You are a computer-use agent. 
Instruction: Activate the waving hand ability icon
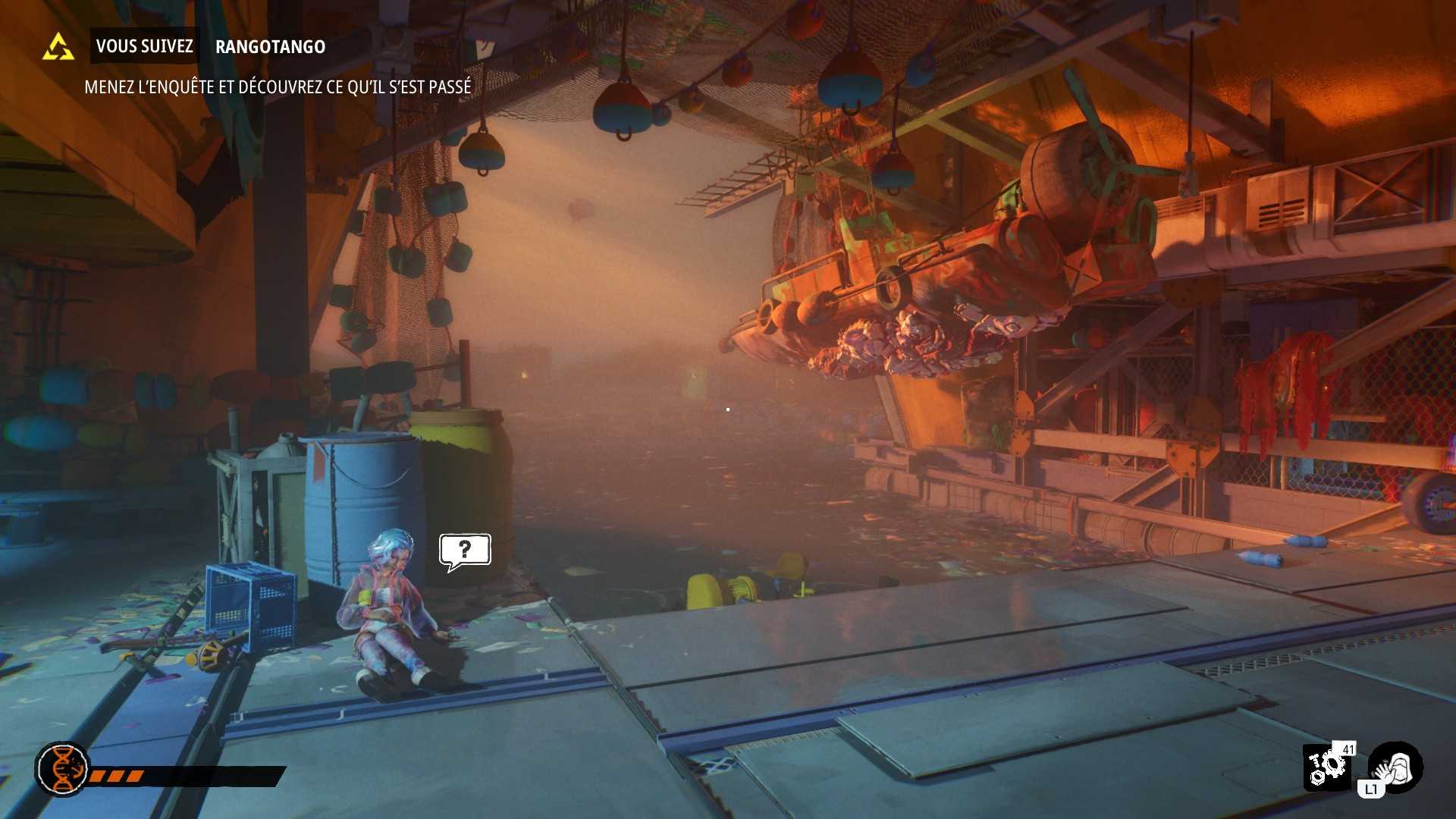pyautogui.click(x=1396, y=766)
